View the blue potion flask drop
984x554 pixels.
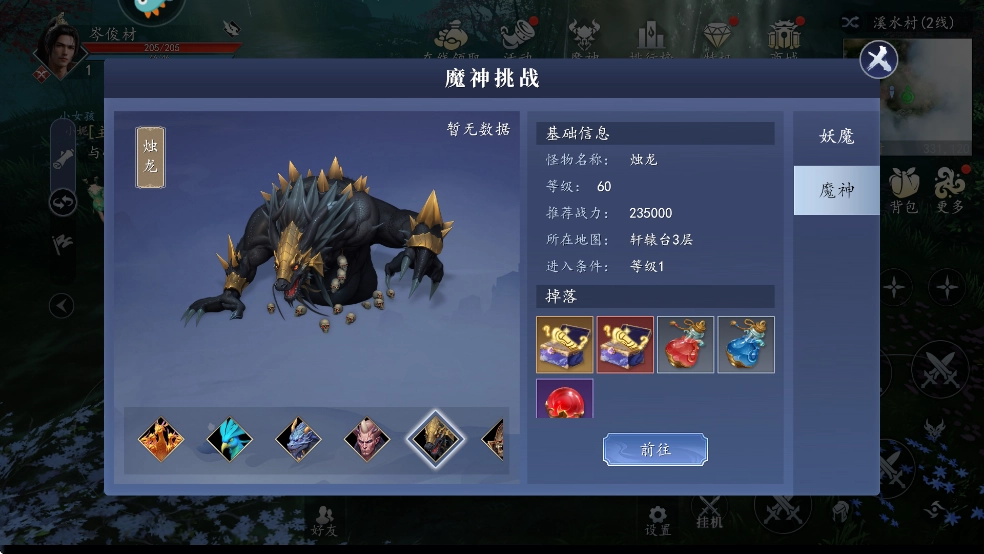coord(745,345)
